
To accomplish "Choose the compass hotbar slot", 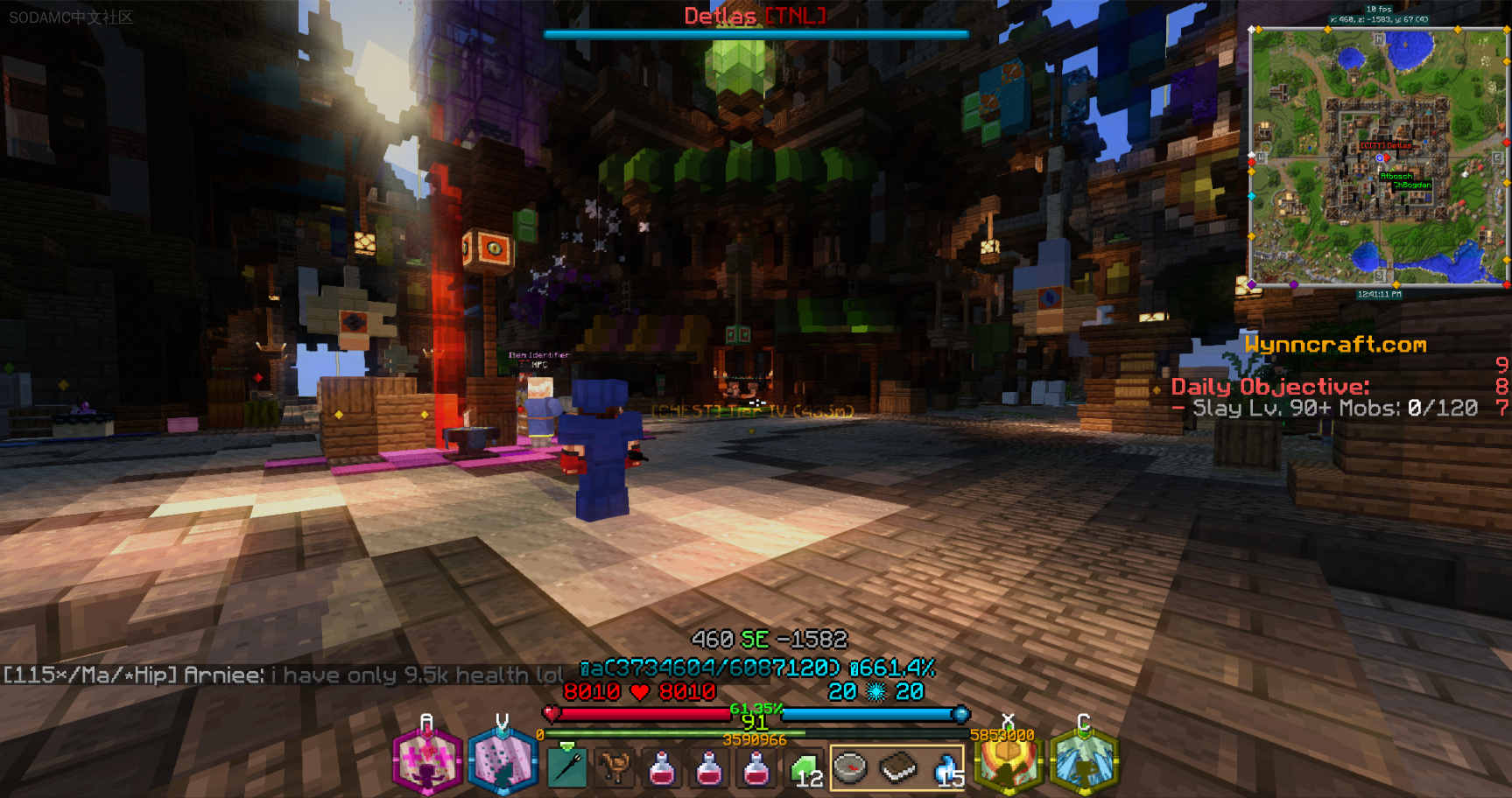I will [x=850, y=768].
